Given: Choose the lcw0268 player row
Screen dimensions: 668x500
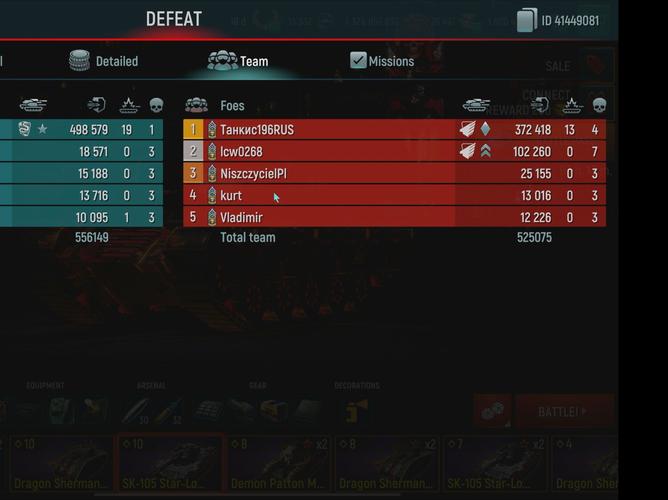Looking at the screenshot, I should (394, 151).
